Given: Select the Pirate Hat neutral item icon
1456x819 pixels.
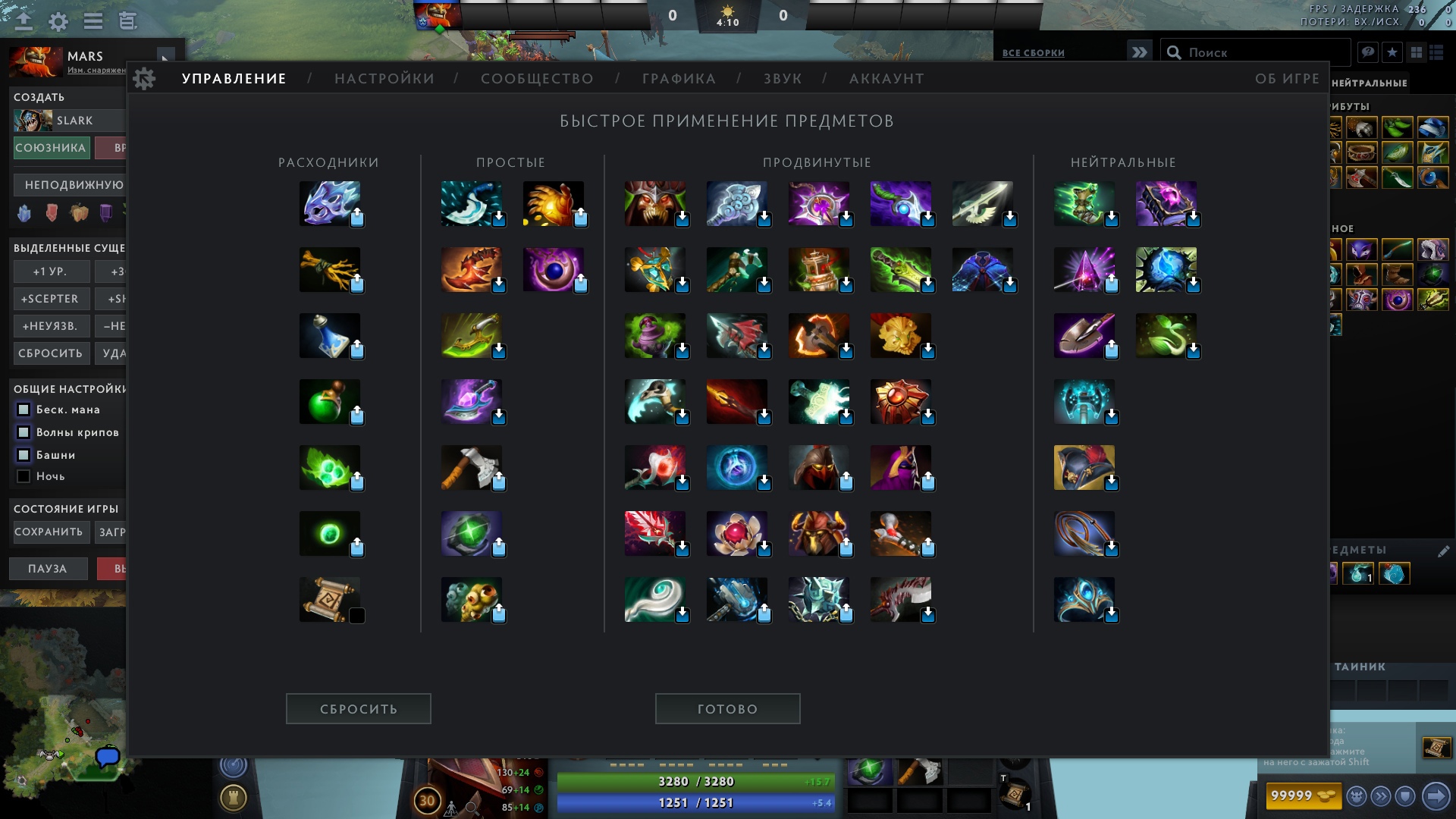Looking at the screenshot, I should 1084,466.
